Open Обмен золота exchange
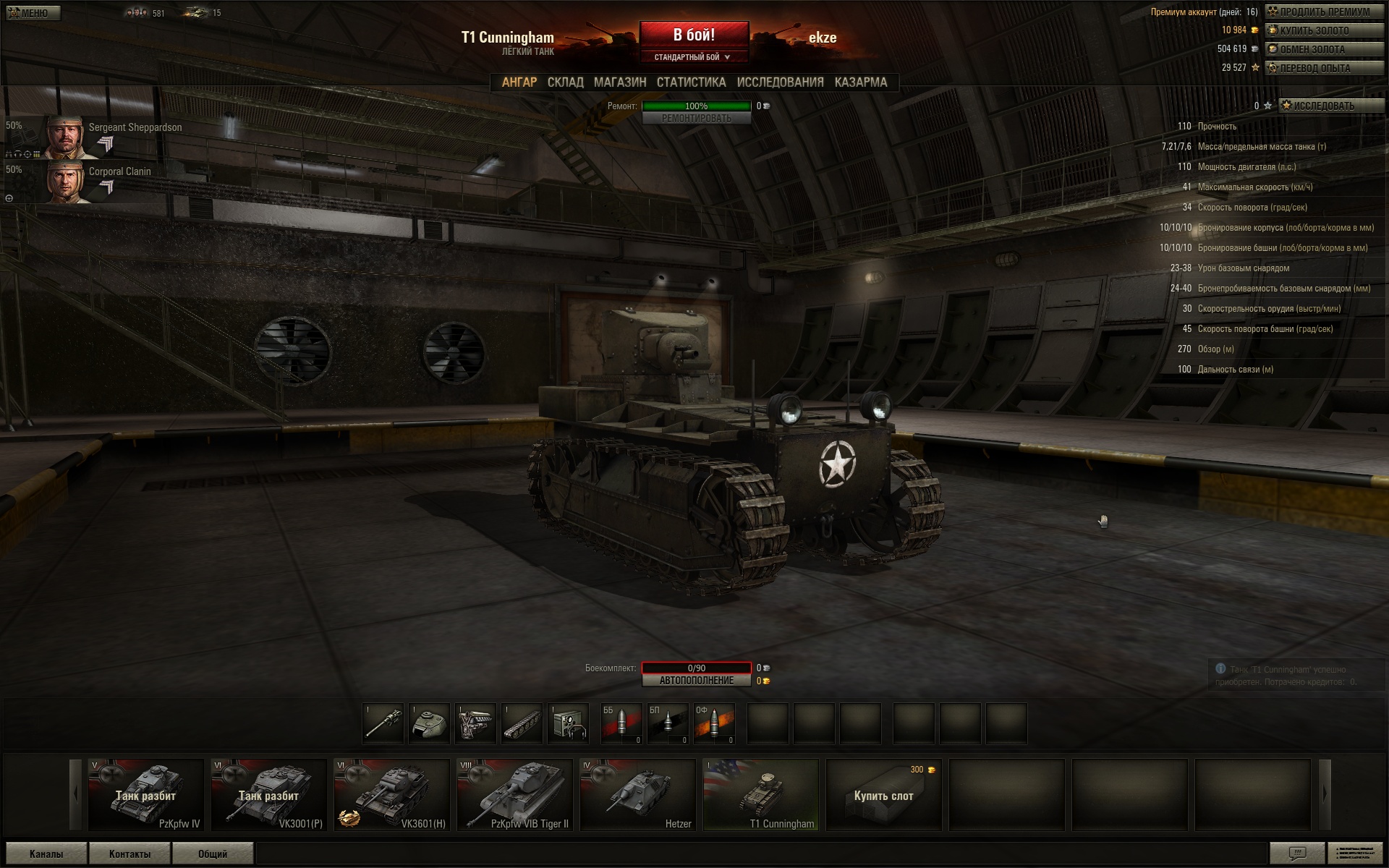 tap(1324, 49)
